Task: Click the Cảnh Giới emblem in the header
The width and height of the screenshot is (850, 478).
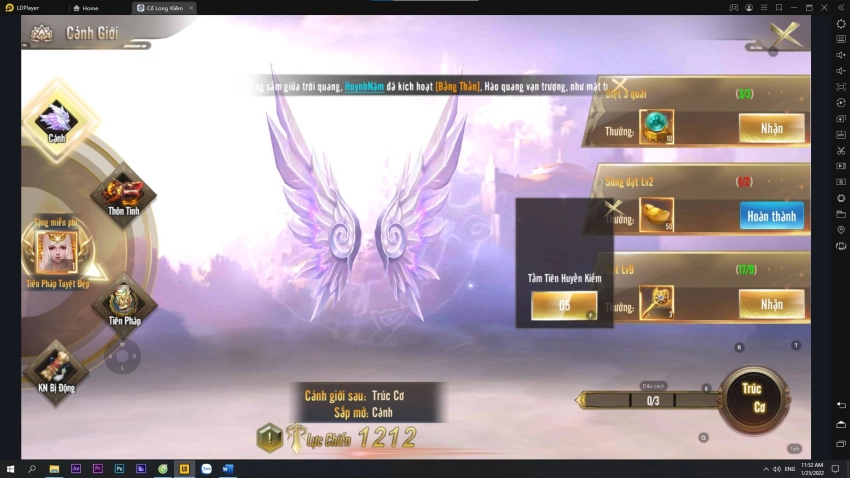Action: (x=42, y=33)
